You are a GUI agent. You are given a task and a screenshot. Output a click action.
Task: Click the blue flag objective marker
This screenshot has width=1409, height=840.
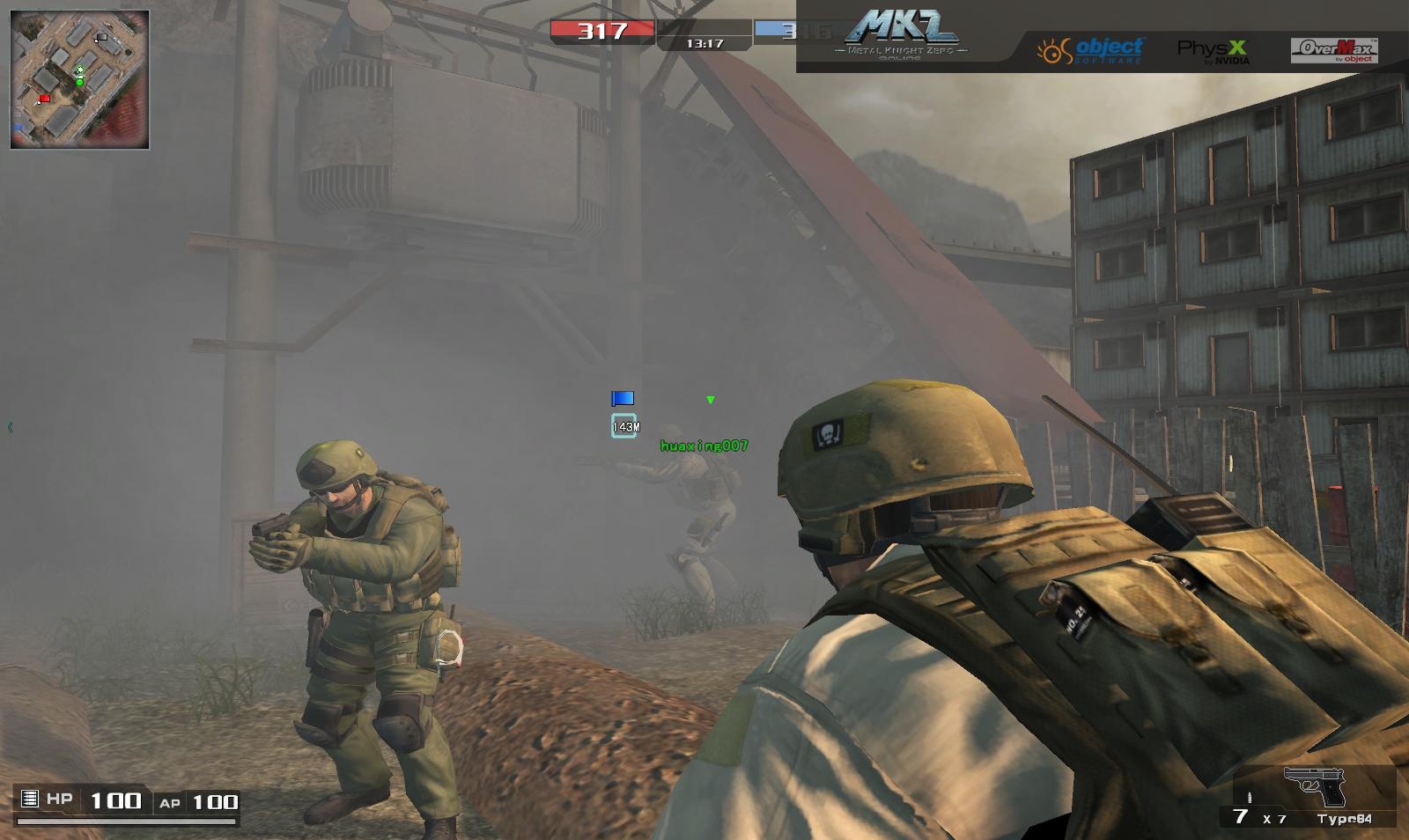click(x=623, y=399)
